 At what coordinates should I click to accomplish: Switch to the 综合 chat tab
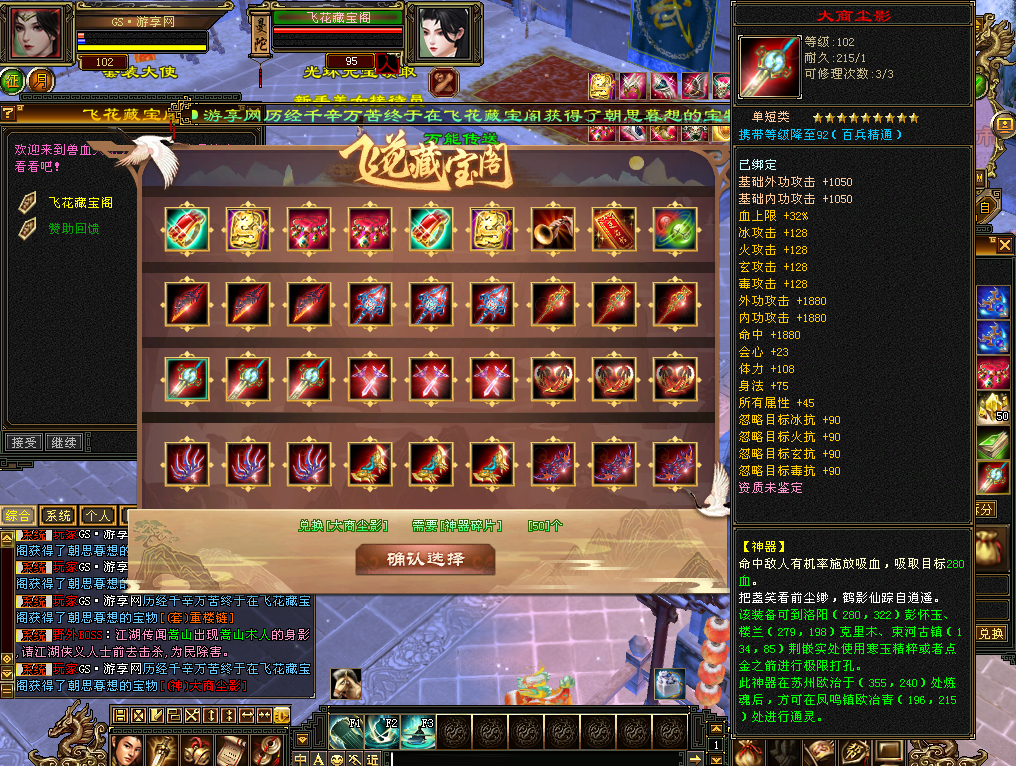pyautogui.click(x=18, y=516)
